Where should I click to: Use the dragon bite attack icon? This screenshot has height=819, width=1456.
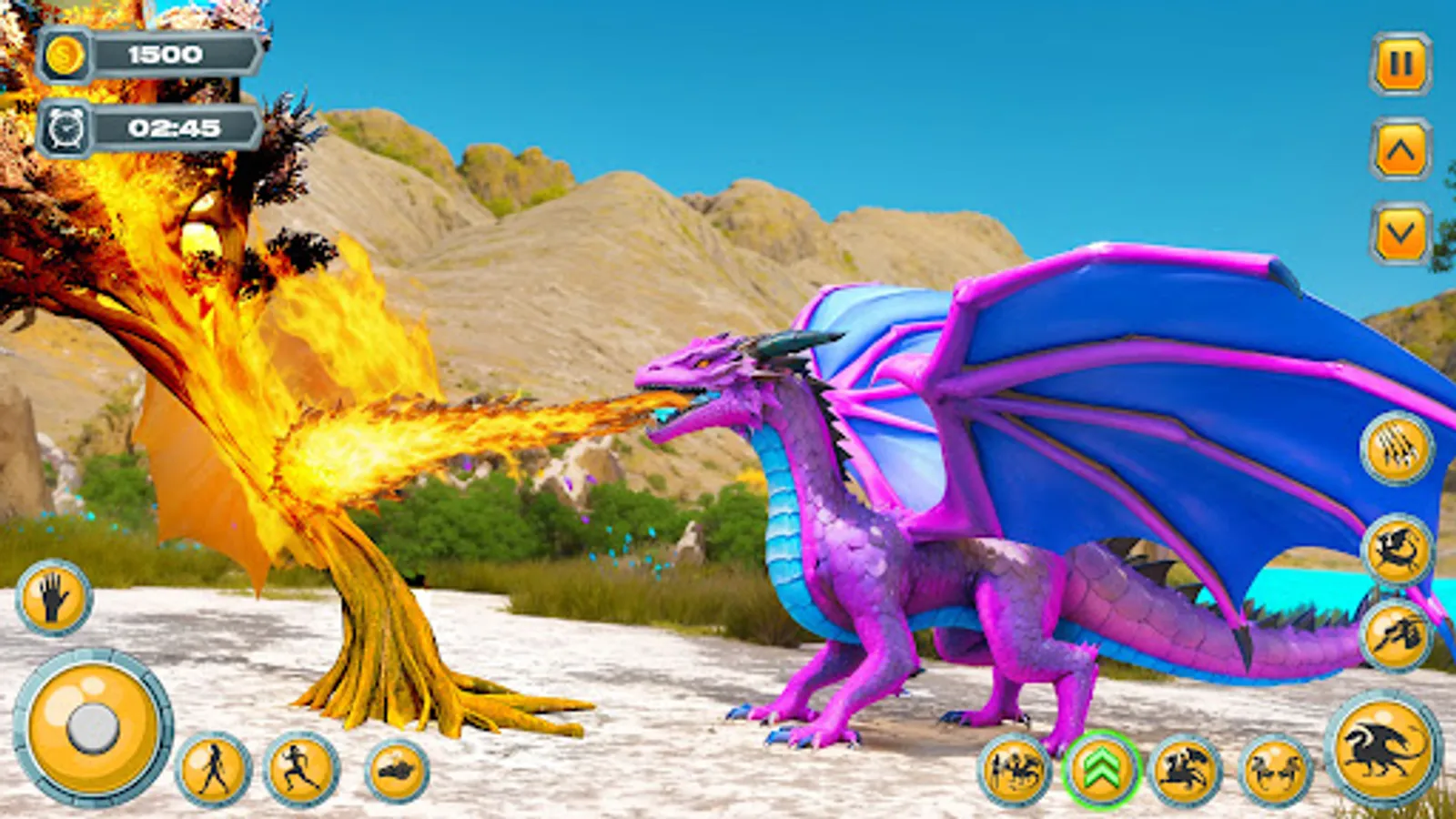(1395, 546)
